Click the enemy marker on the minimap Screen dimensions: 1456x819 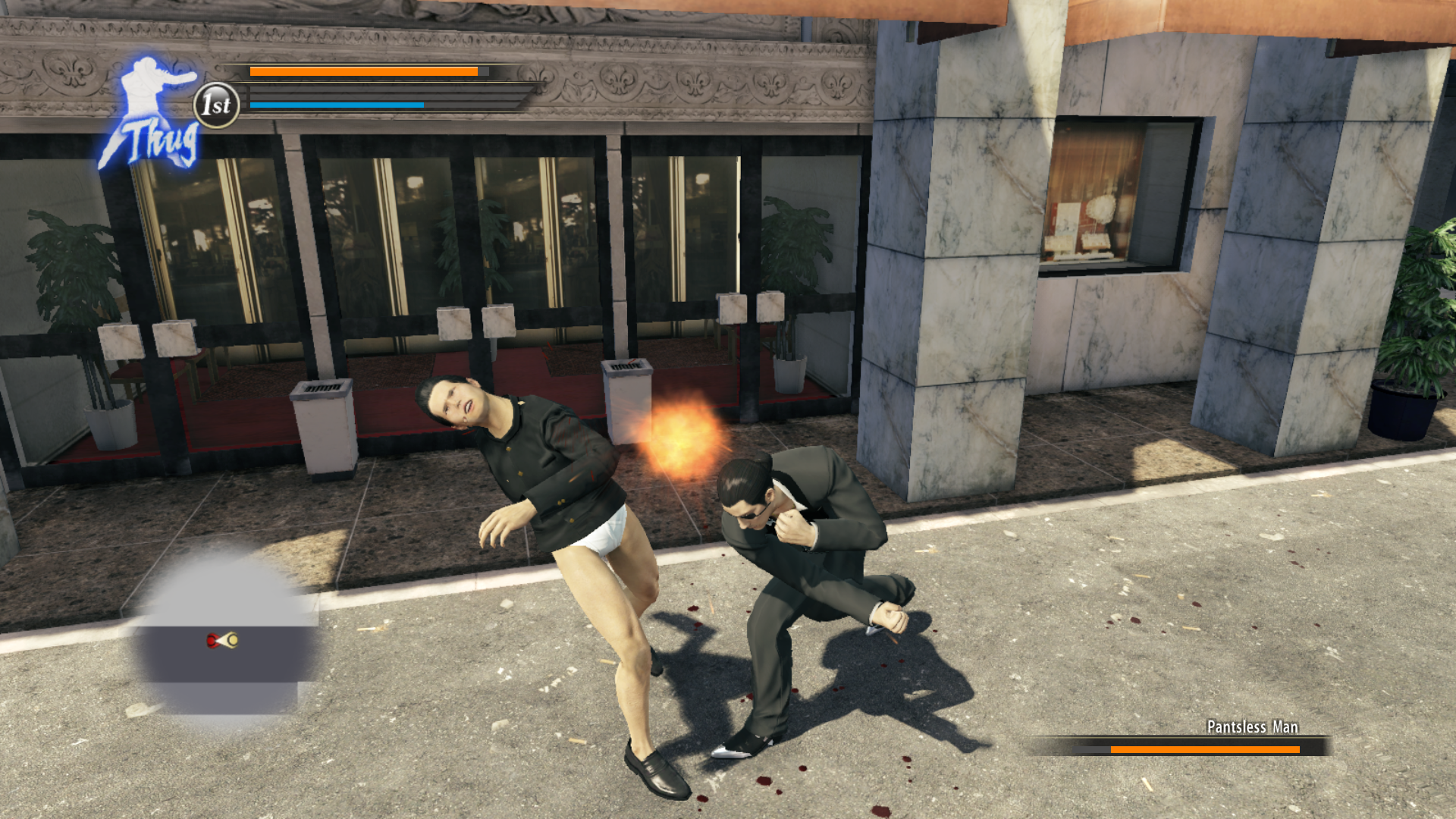tap(213, 641)
